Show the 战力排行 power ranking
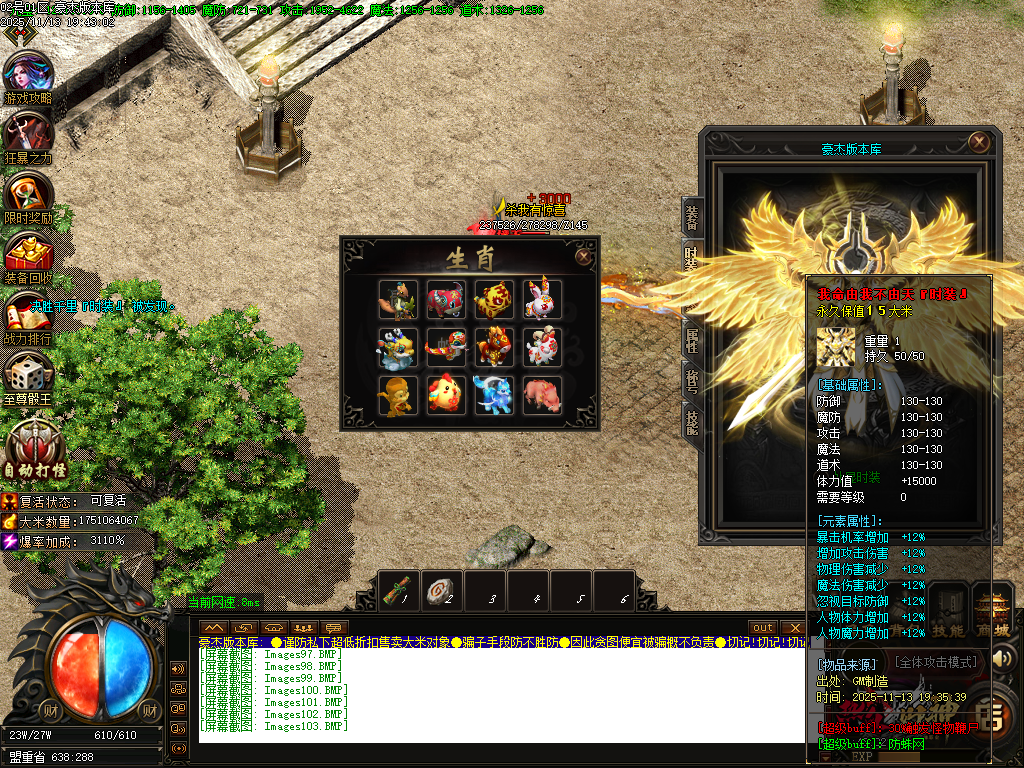Screen dimensions: 1024x768 28,316
